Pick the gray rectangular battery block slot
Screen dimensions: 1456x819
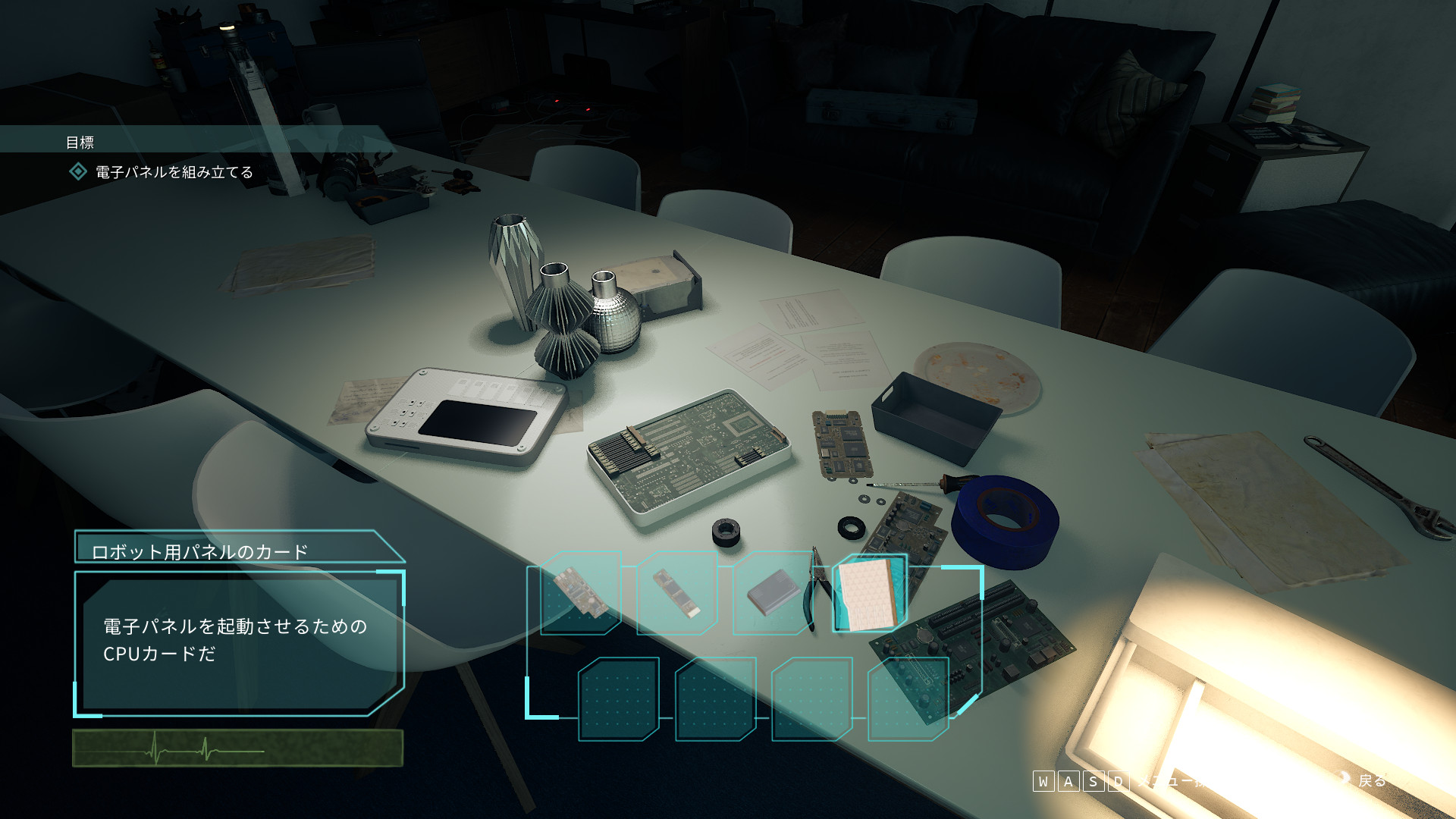[x=773, y=593]
